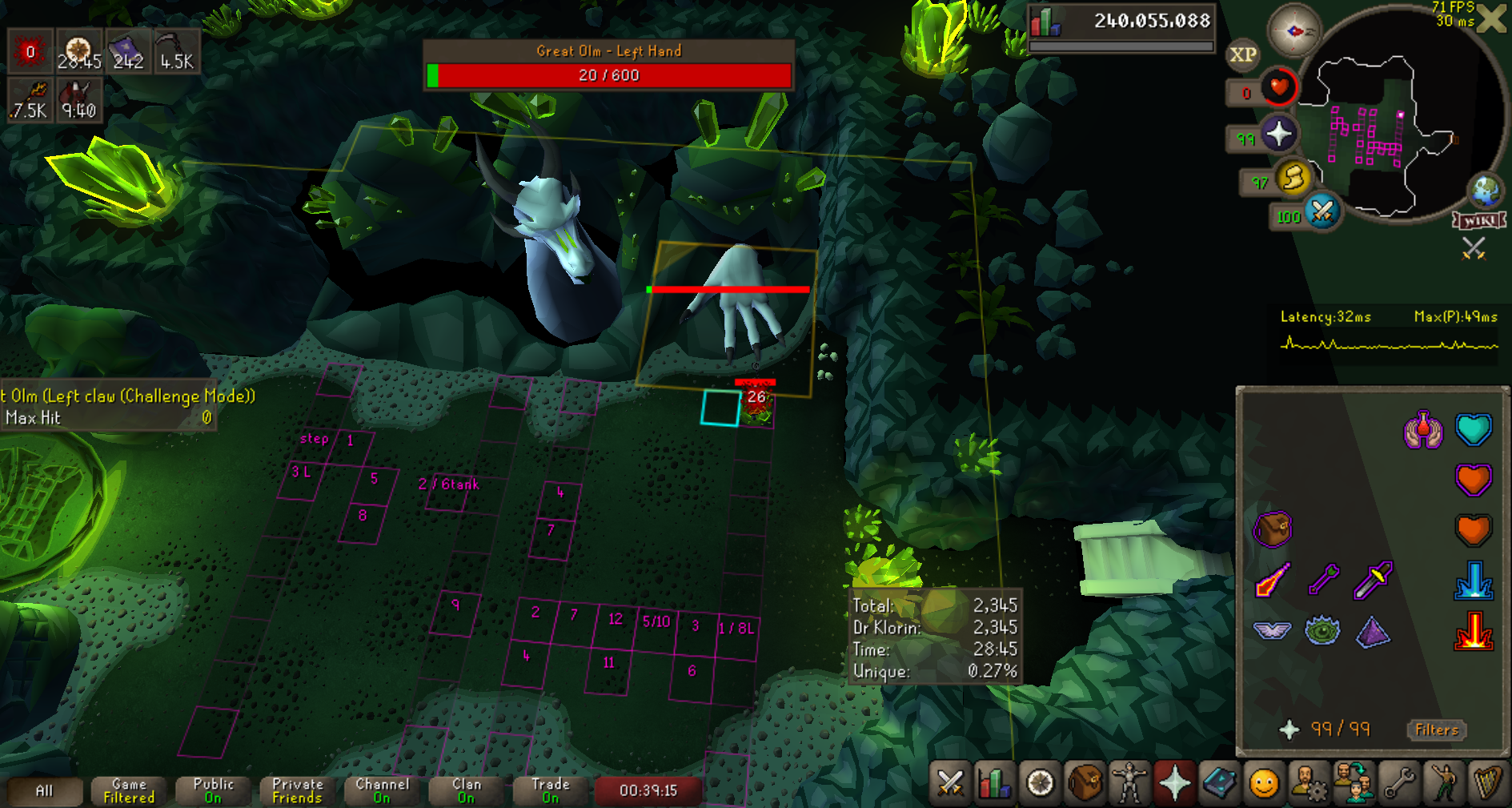This screenshot has height=808, width=1512.
Task: Open the wrench Settings tab
Action: 1398,783
